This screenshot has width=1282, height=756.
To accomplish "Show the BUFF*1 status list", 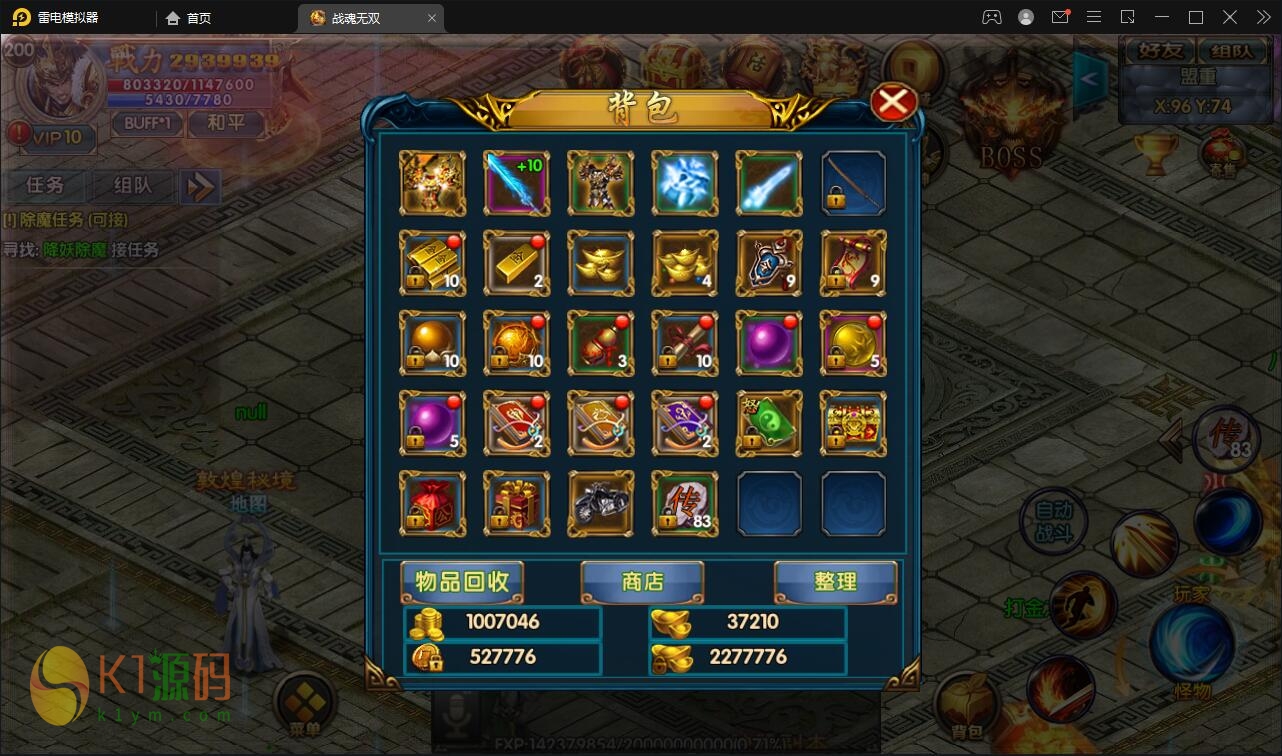I will (x=147, y=123).
